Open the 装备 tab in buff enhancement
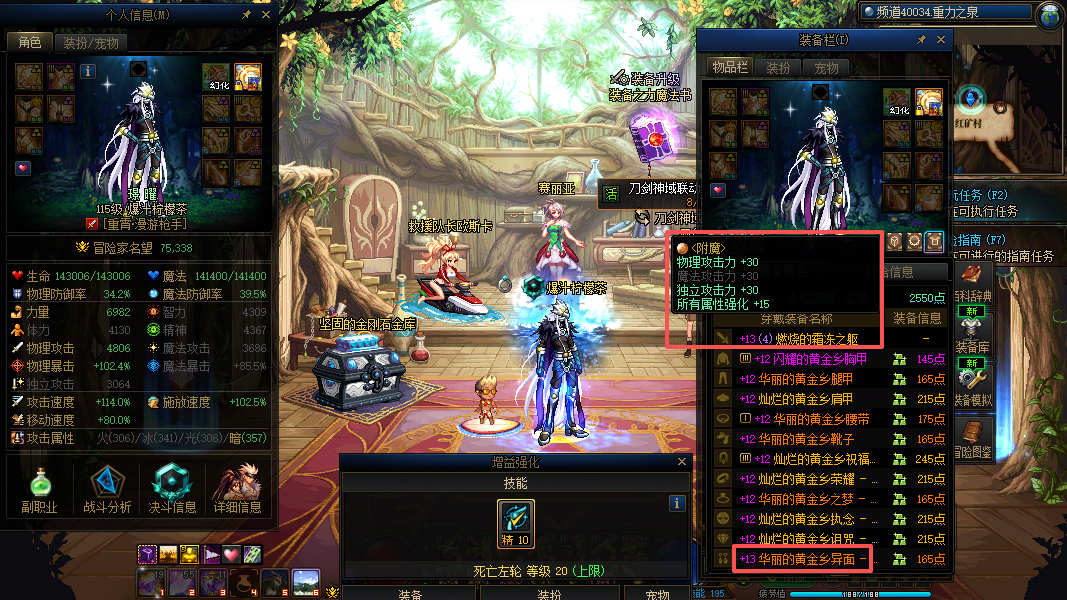This screenshot has width=1067, height=600. point(408,594)
